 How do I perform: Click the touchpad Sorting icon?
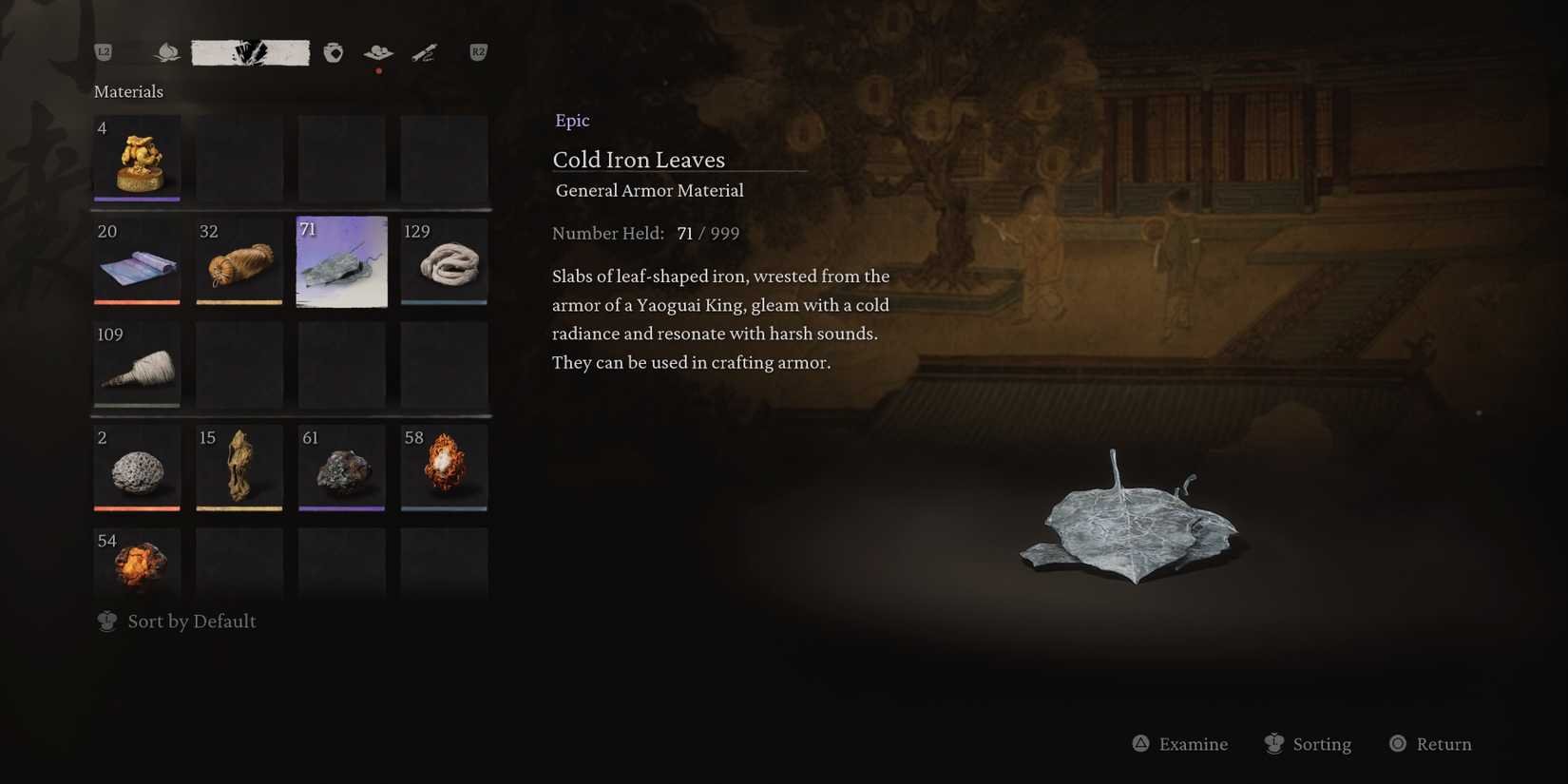coord(1273,744)
